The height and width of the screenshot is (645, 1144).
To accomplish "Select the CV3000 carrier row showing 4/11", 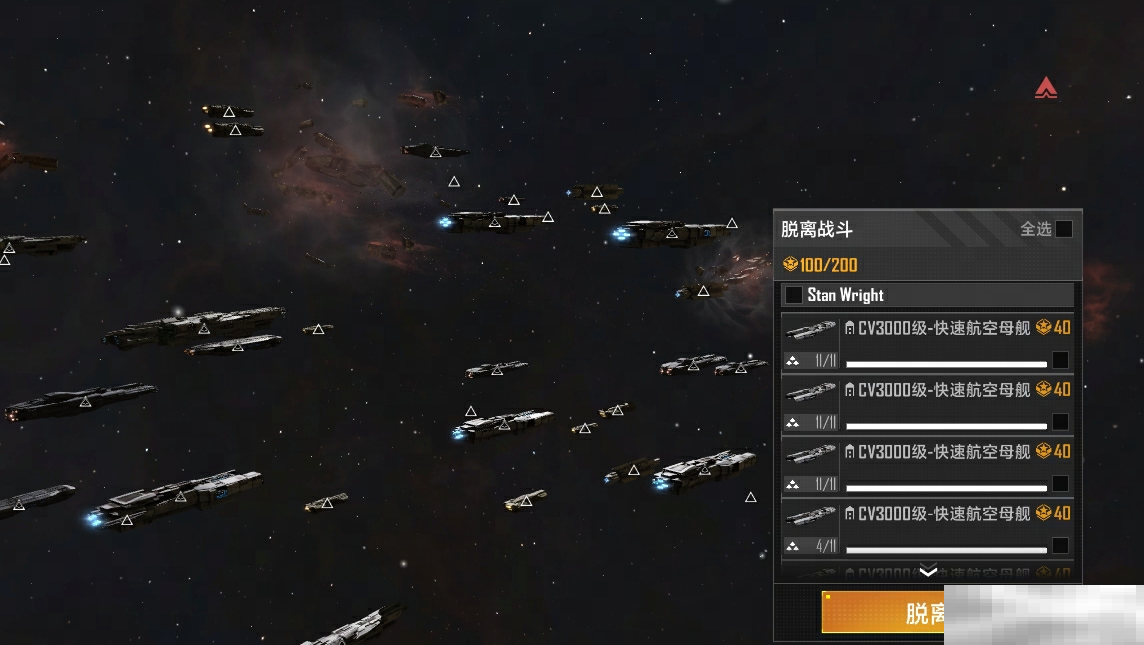I will coord(1060,546).
